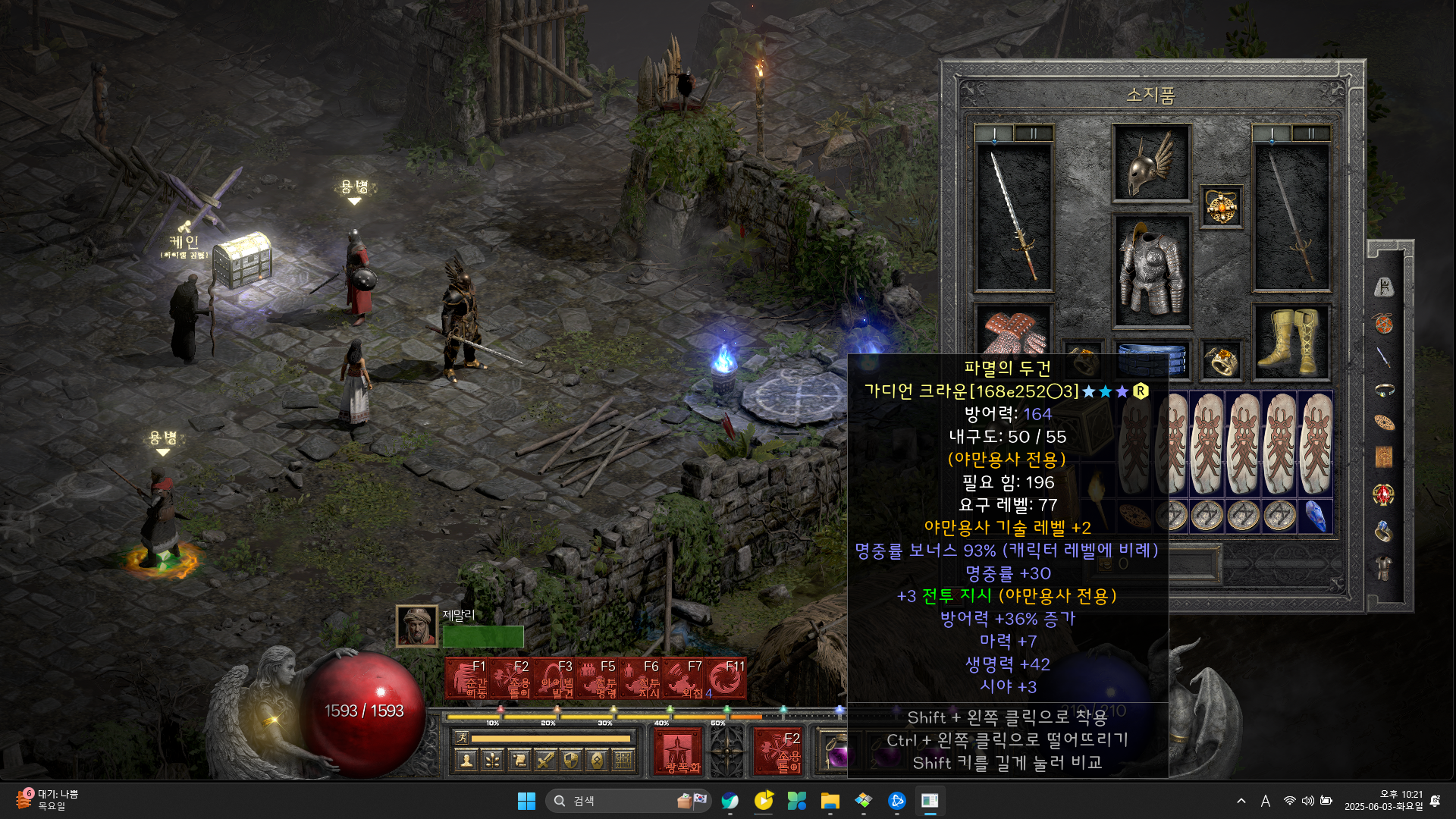Open File Explorer from the taskbar
This screenshot has width=1456, height=819.
tap(830, 801)
